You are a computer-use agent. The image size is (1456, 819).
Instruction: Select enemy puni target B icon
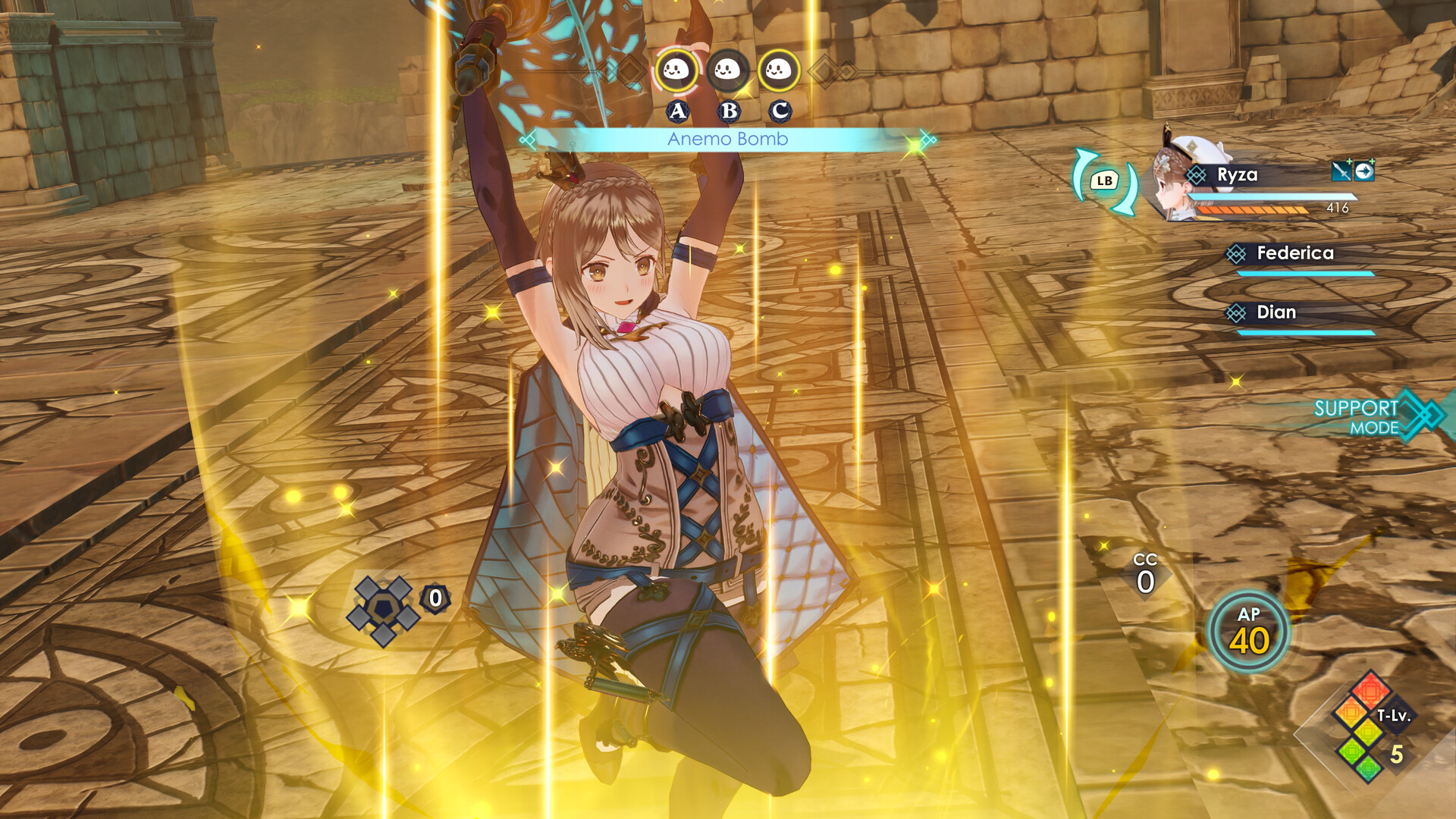click(x=727, y=71)
